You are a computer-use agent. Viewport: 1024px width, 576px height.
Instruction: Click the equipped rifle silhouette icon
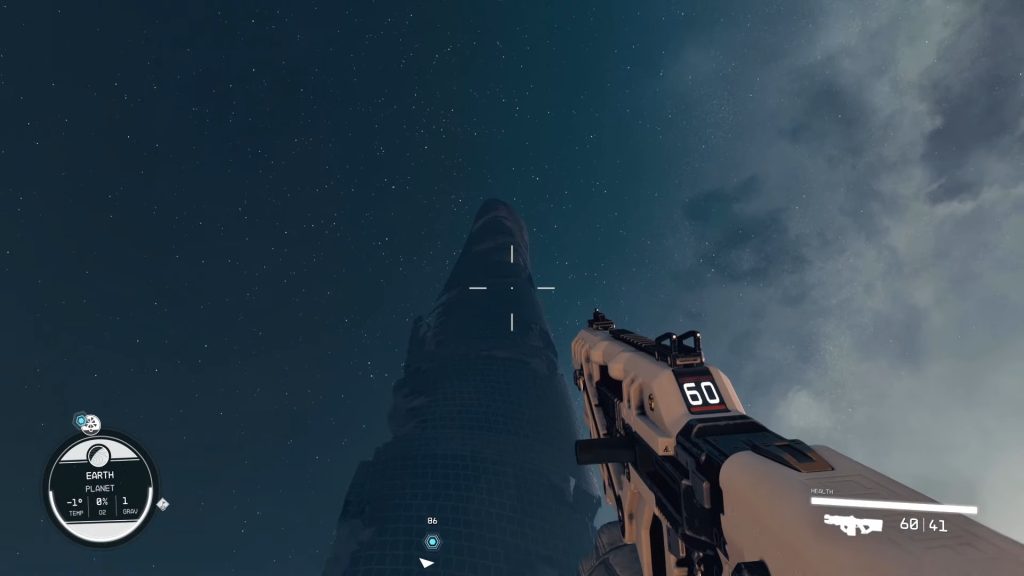(x=853, y=524)
